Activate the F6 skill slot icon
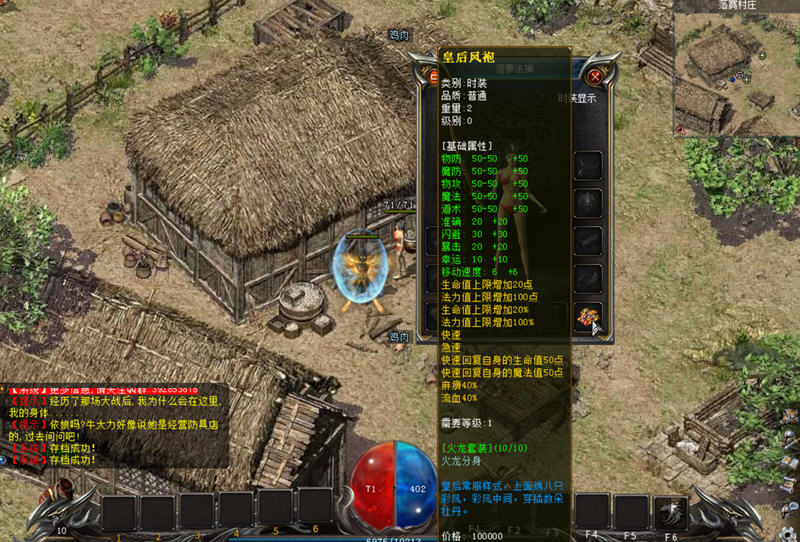This screenshot has height=542, width=800. click(x=670, y=512)
